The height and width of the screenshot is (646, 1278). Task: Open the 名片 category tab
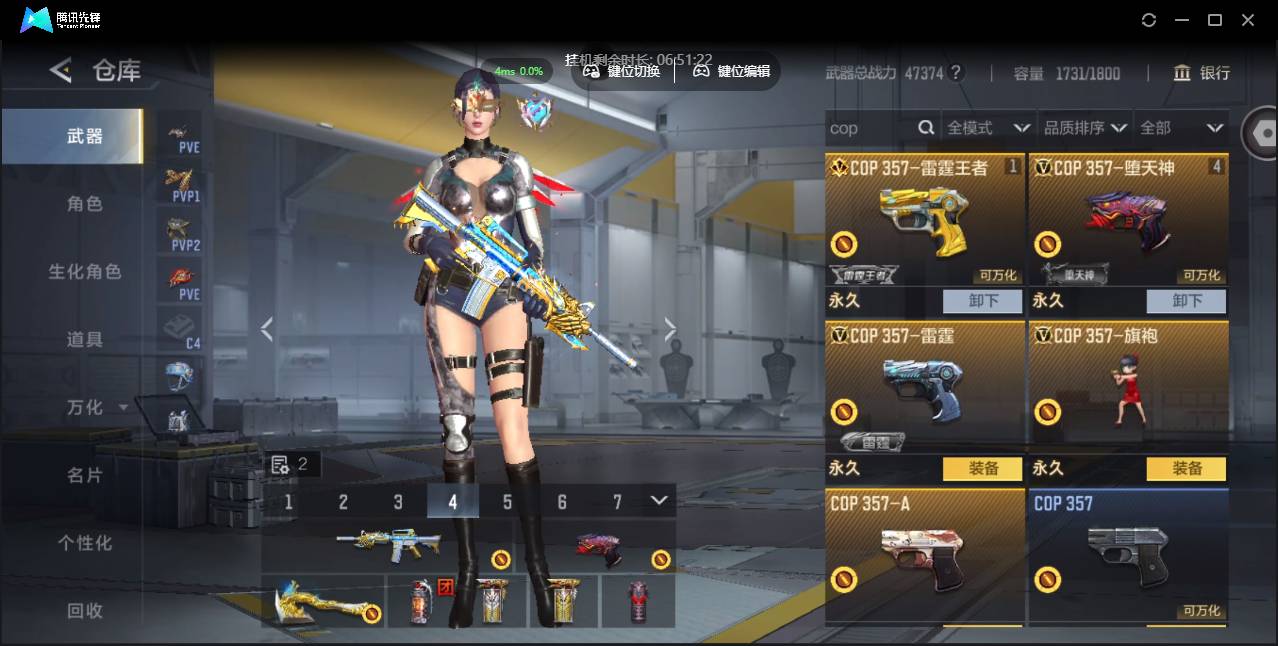coord(85,475)
